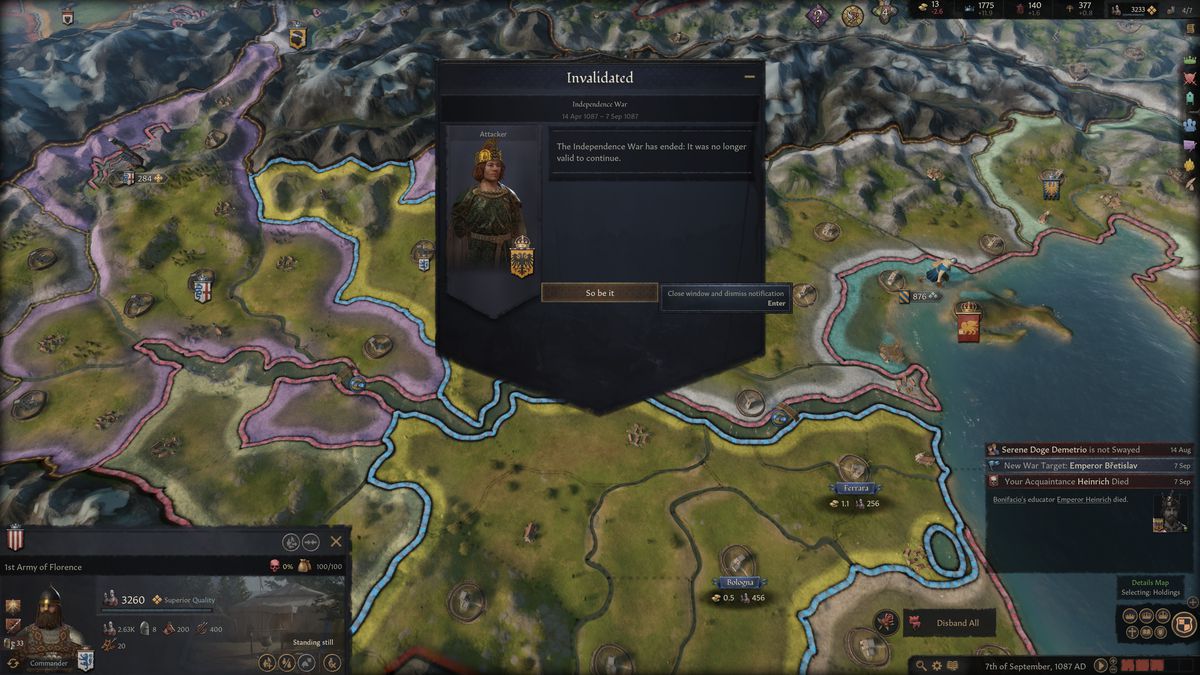Viewport: 1200px width, 675px height.
Task: Dismiss the war notification with So be it
Action: point(599,293)
